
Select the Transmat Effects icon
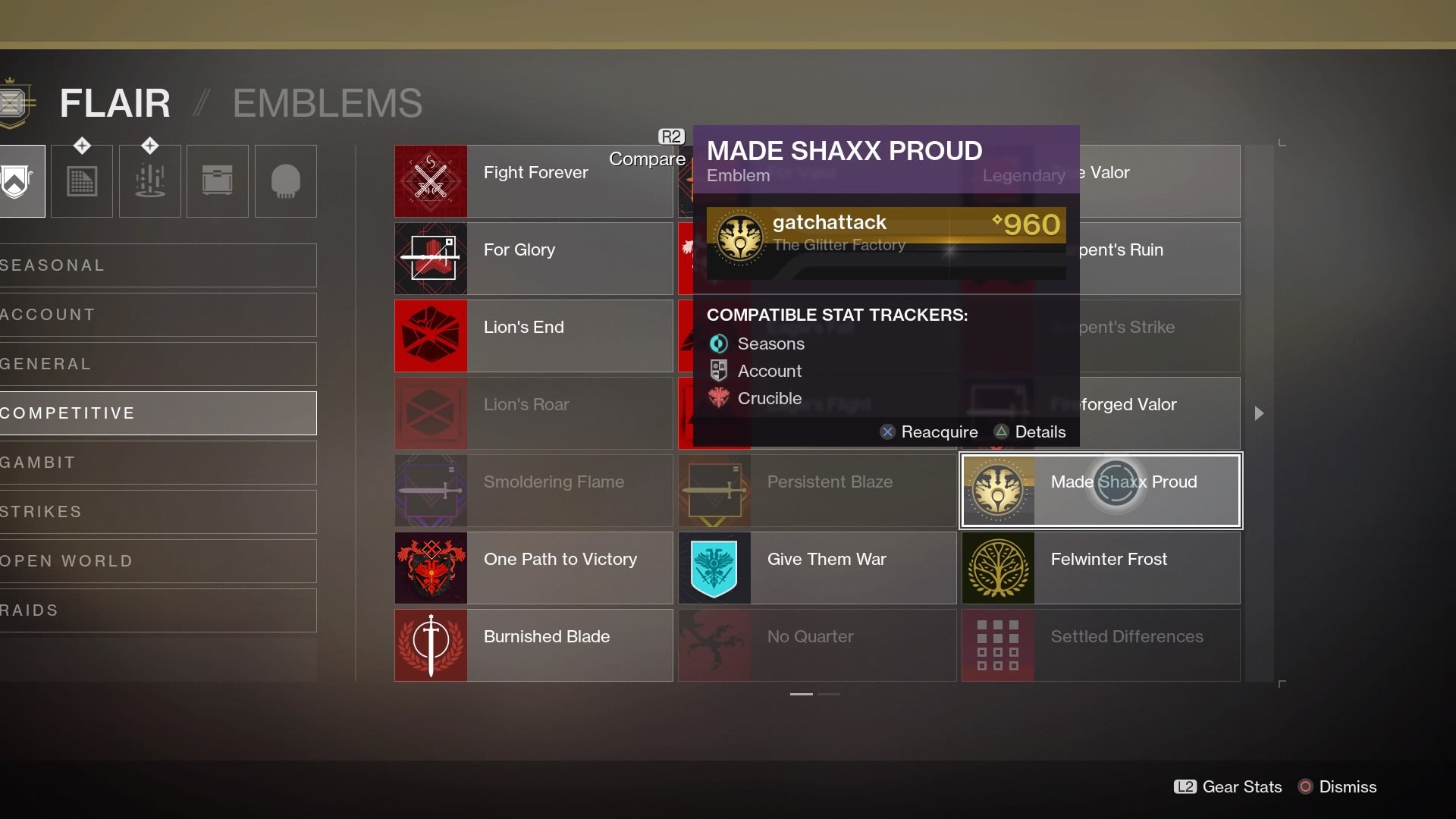(x=149, y=181)
